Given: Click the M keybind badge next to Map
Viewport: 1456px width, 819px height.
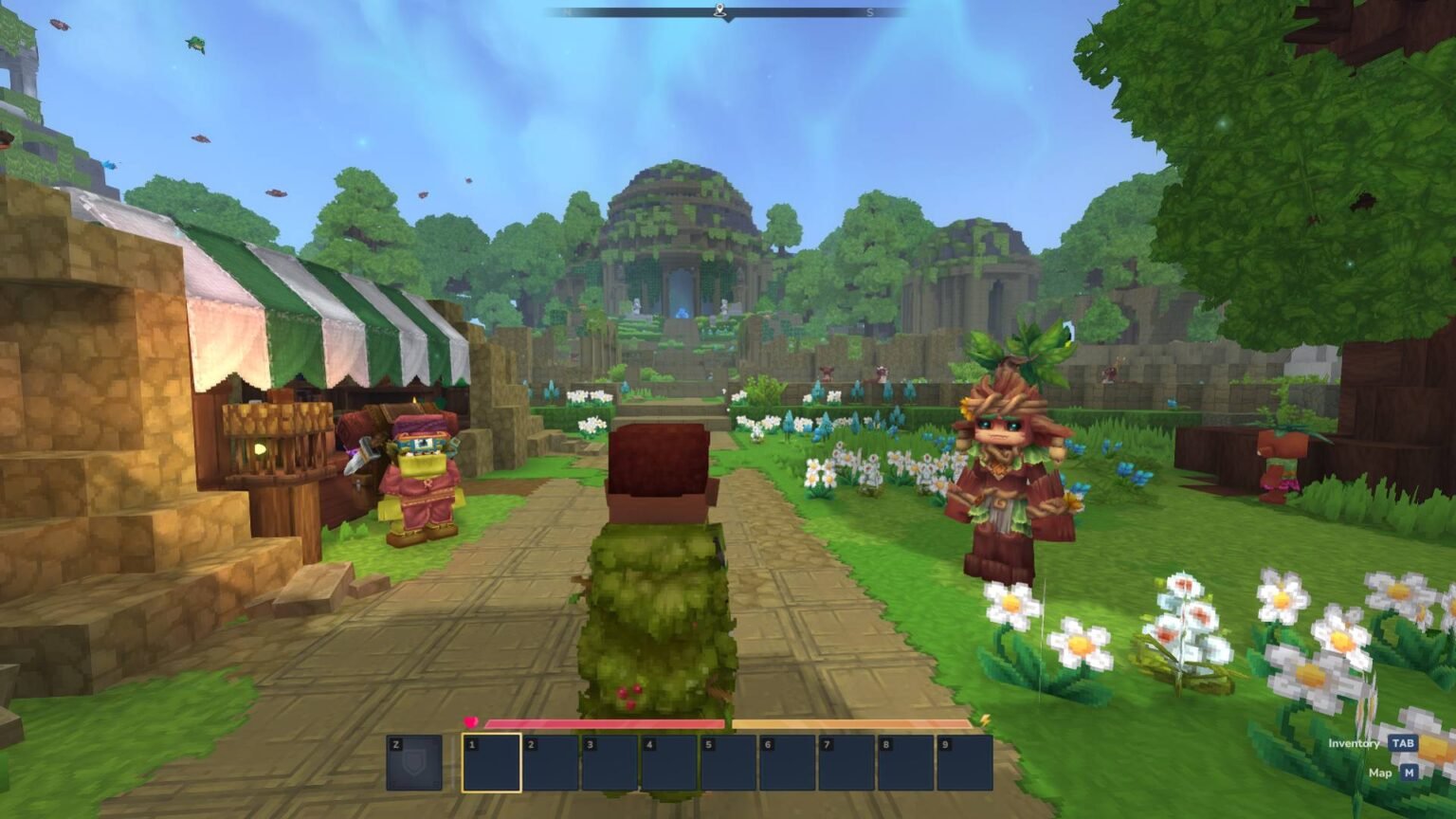Looking at the screenshot, I should (x=1410, y=773).
